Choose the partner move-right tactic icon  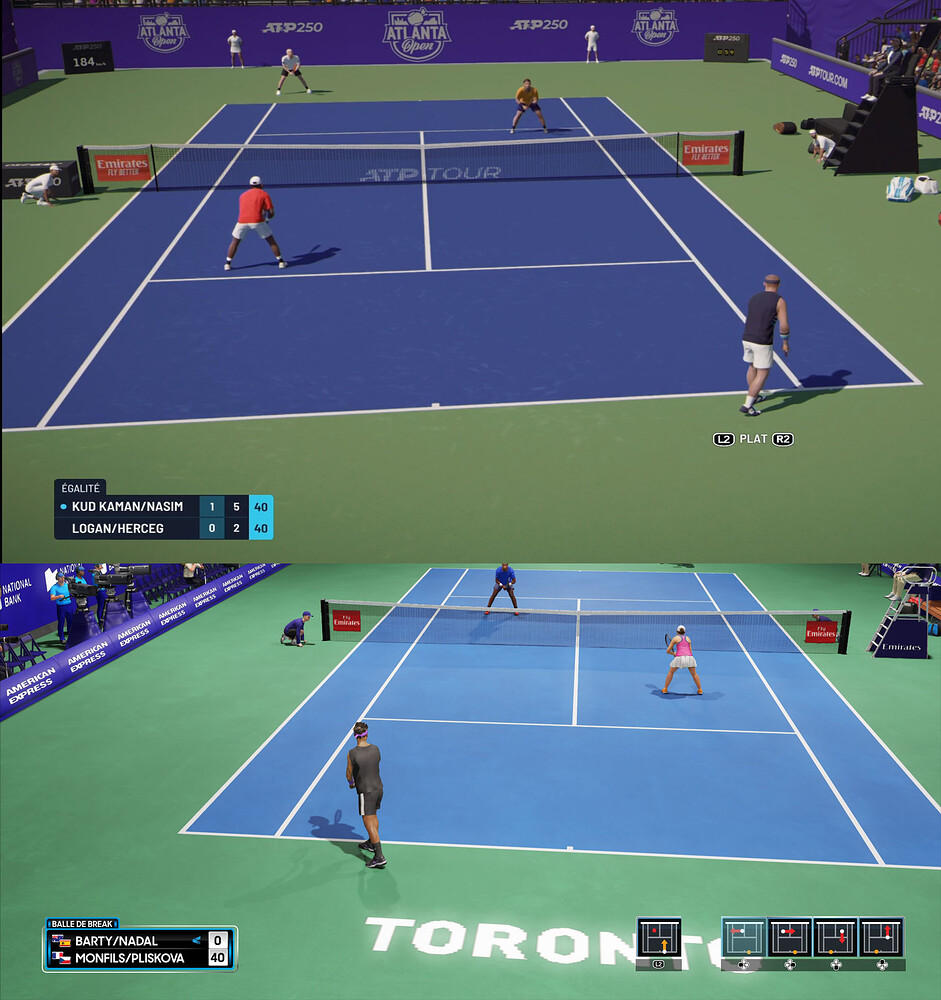tap(789, 938)
